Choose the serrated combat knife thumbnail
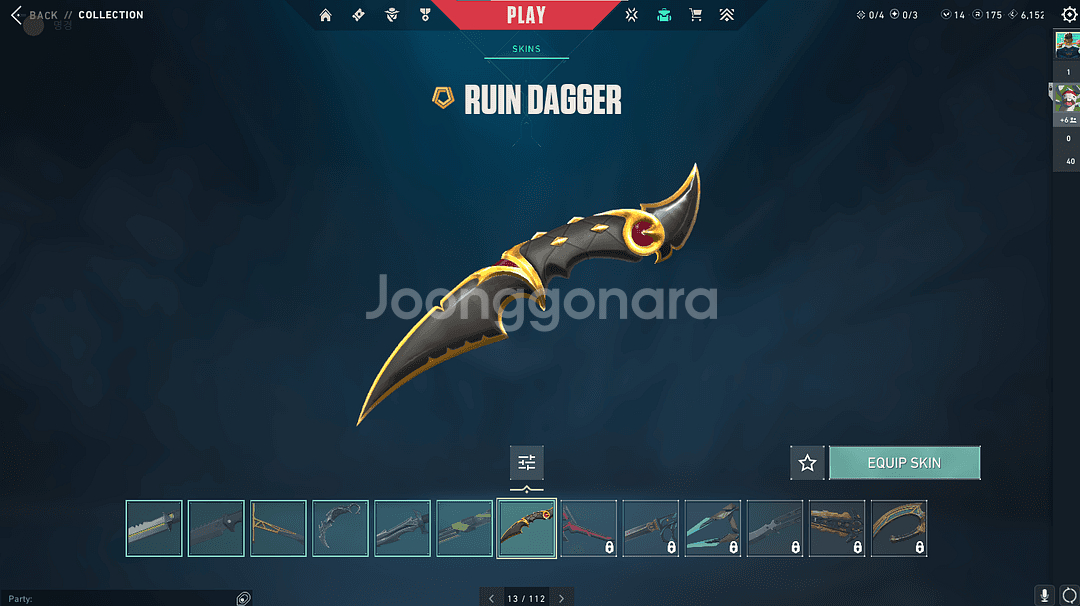The width and height of the screenshot is (1080, 606). 154,528
